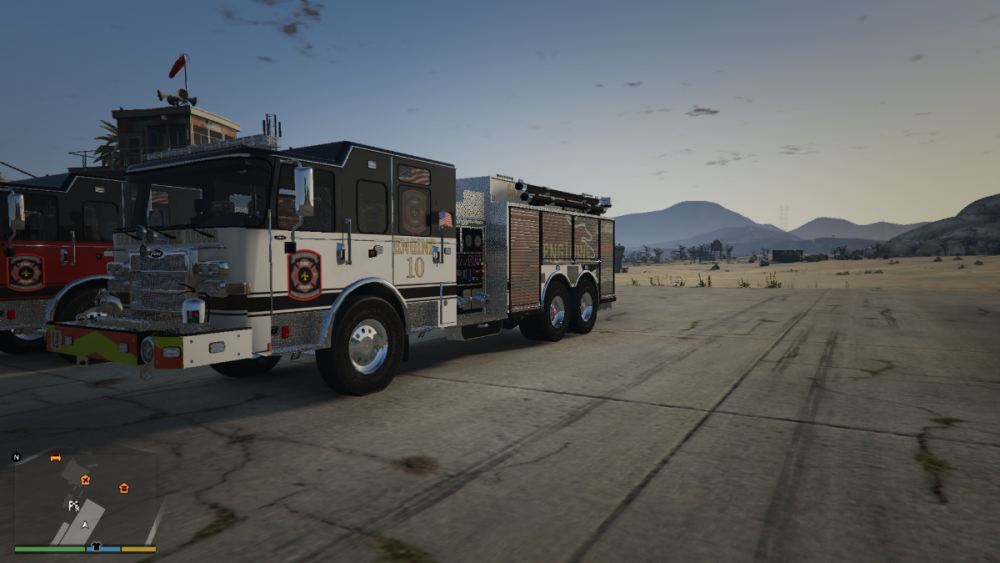Click the white player arrow on minimap
This screenshot has height=563, width=1000.
point(85,524)
